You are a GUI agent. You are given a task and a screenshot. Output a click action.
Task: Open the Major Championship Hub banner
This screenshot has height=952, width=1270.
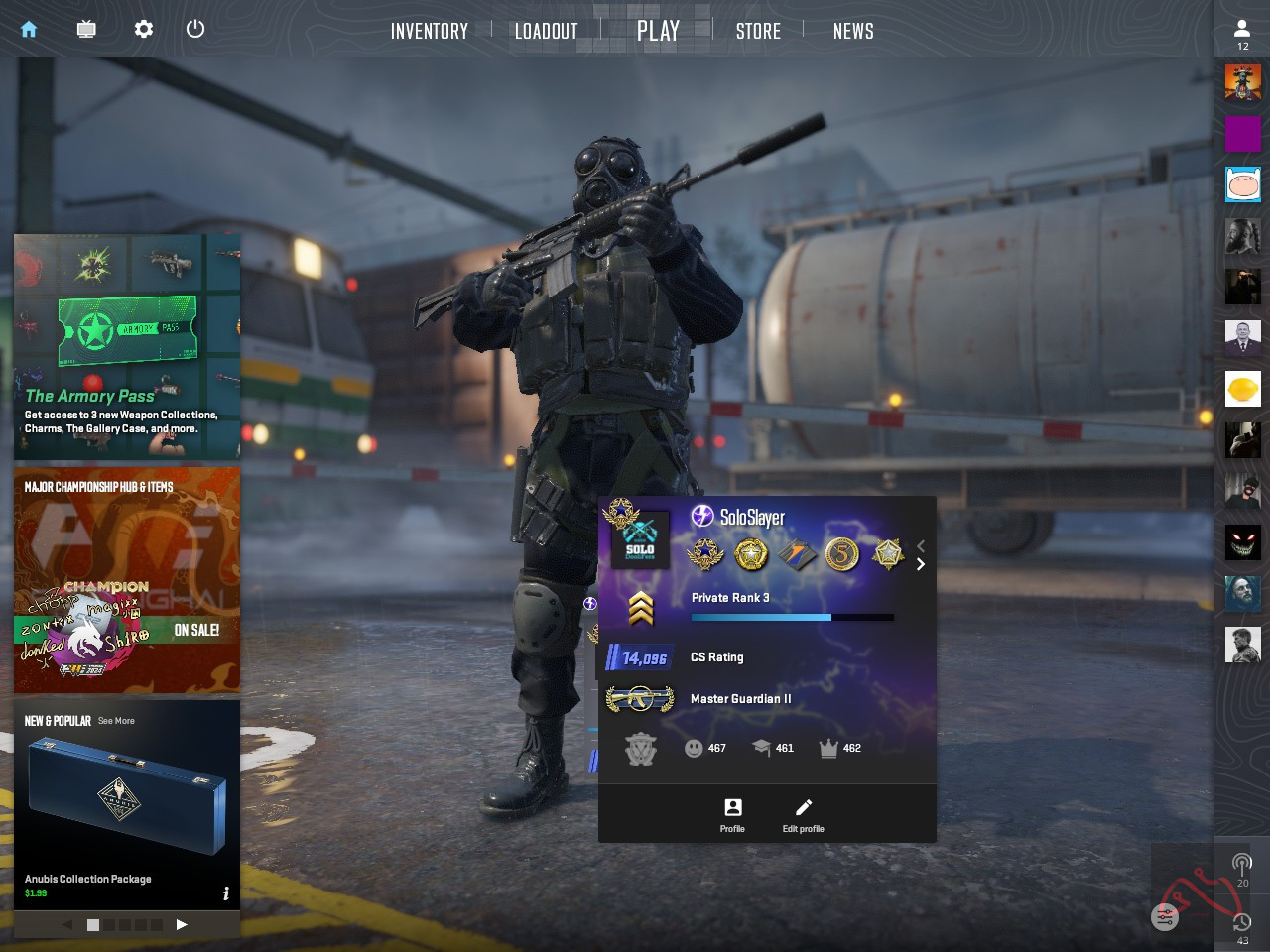pyautogui.click(x=127, y=580)
